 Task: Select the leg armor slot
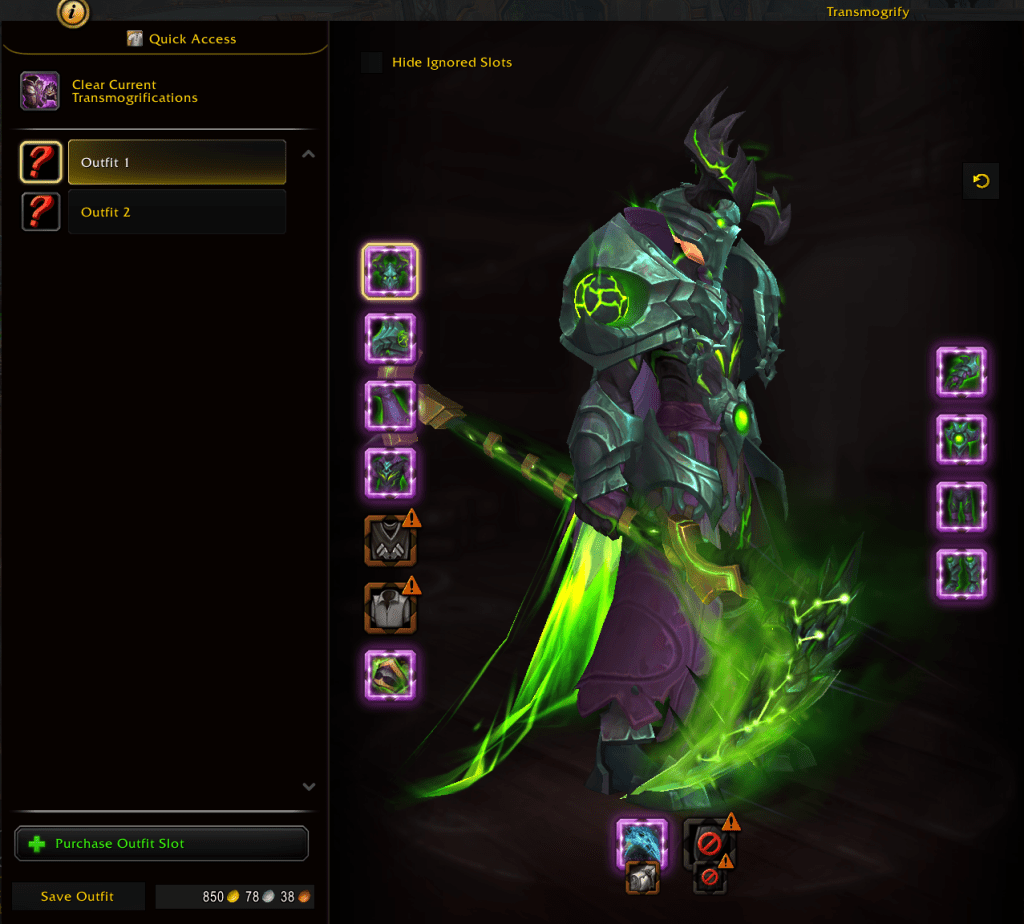click(961, 507)
